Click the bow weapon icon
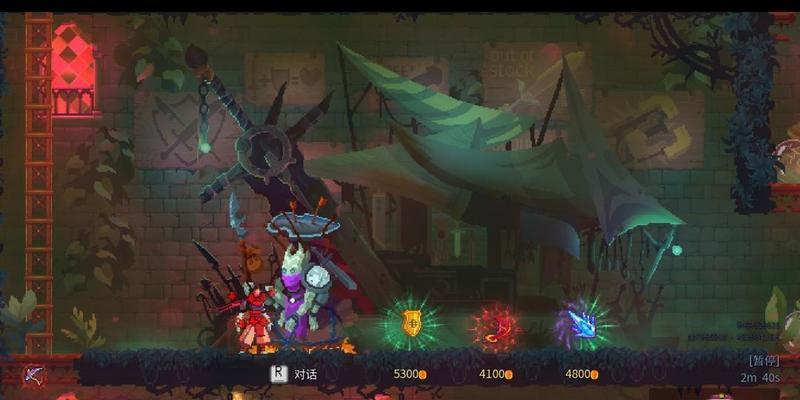 coord(34,376)
